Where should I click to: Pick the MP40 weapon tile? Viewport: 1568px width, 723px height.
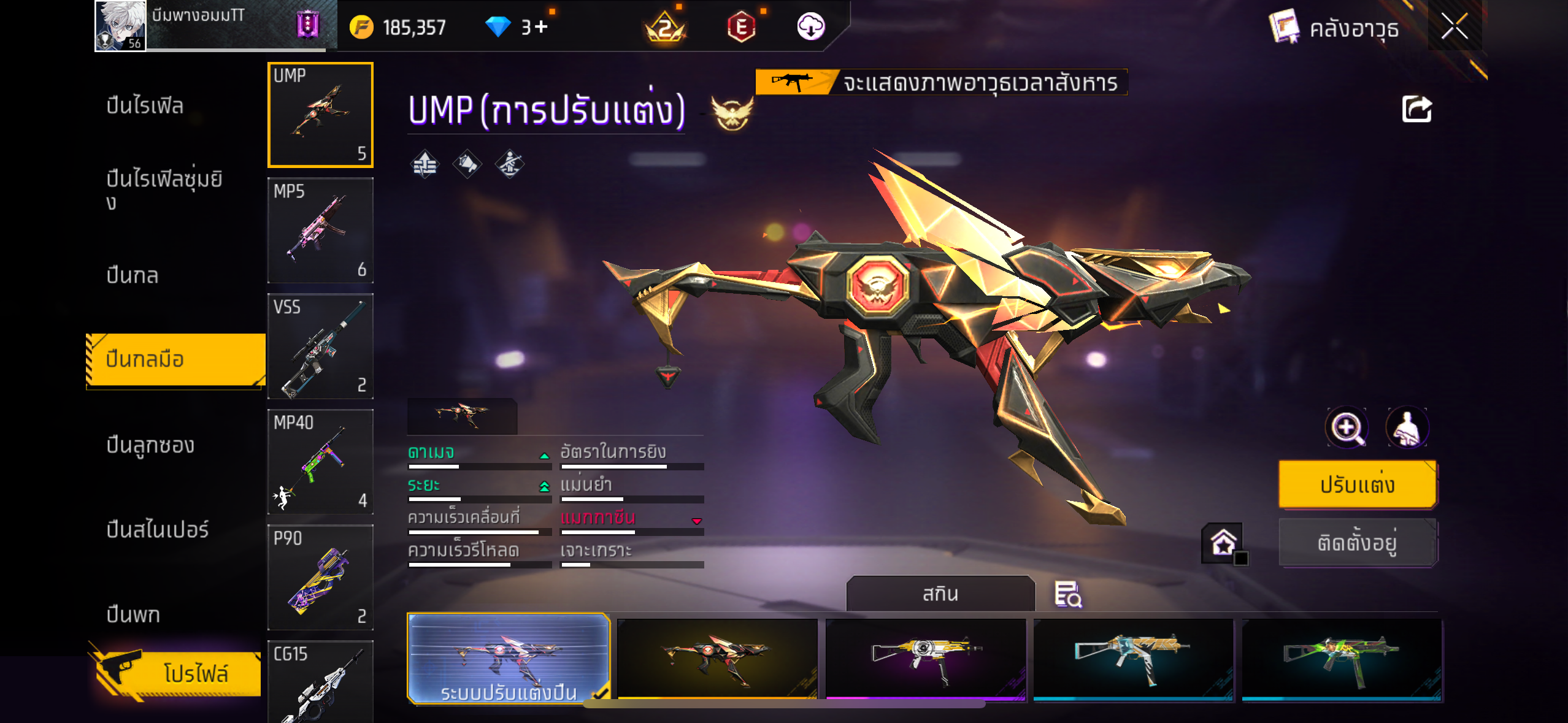320,462
